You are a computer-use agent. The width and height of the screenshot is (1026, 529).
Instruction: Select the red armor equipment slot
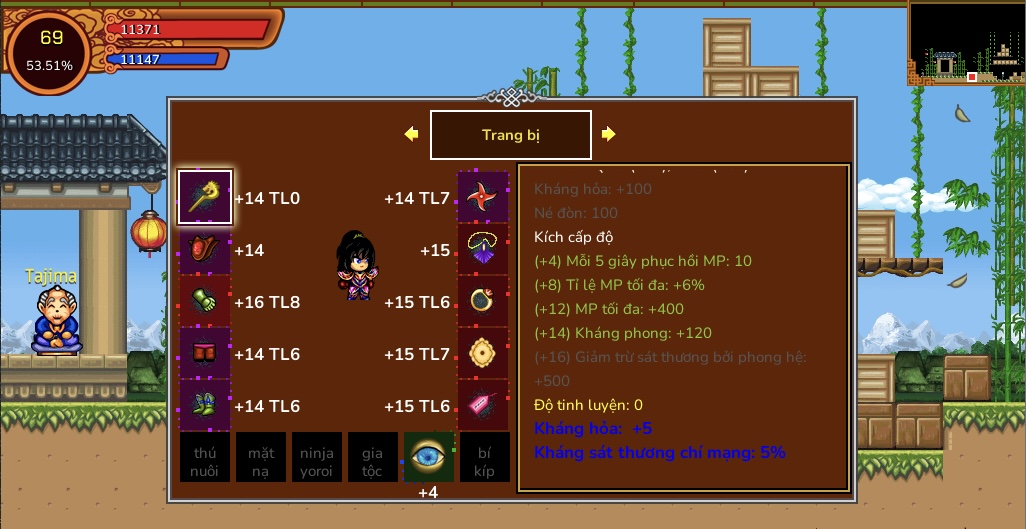coord(205,249)
